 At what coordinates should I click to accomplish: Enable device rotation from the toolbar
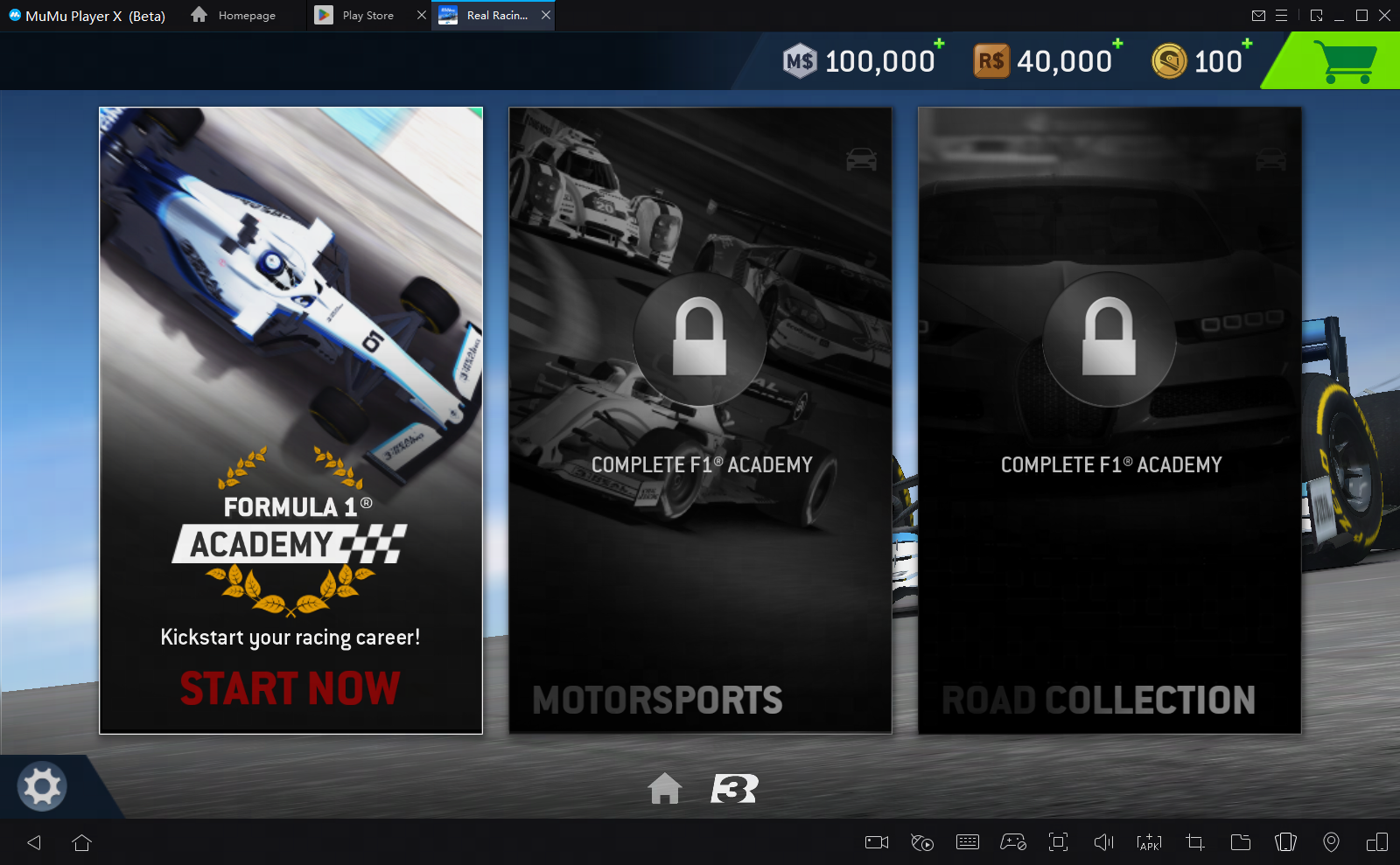coord(1285,842)
